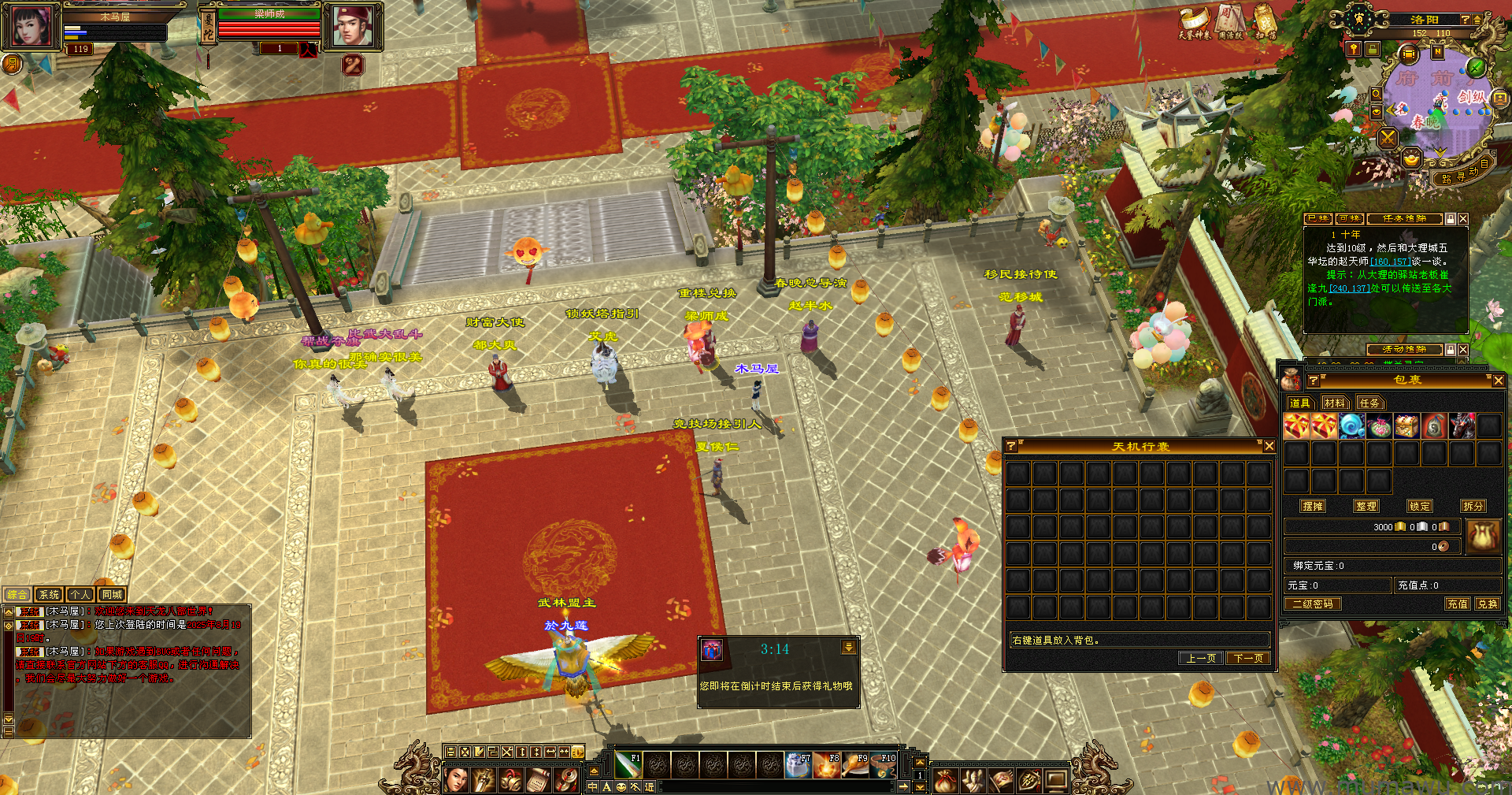Go to 下一页 in 天机行囊
This screenshot has height=795, width=1512.
coord(1249,659)
